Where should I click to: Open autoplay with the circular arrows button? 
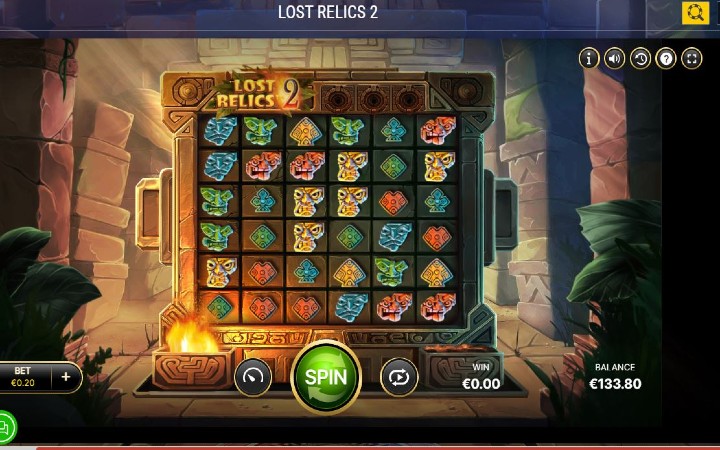point(399,377)
